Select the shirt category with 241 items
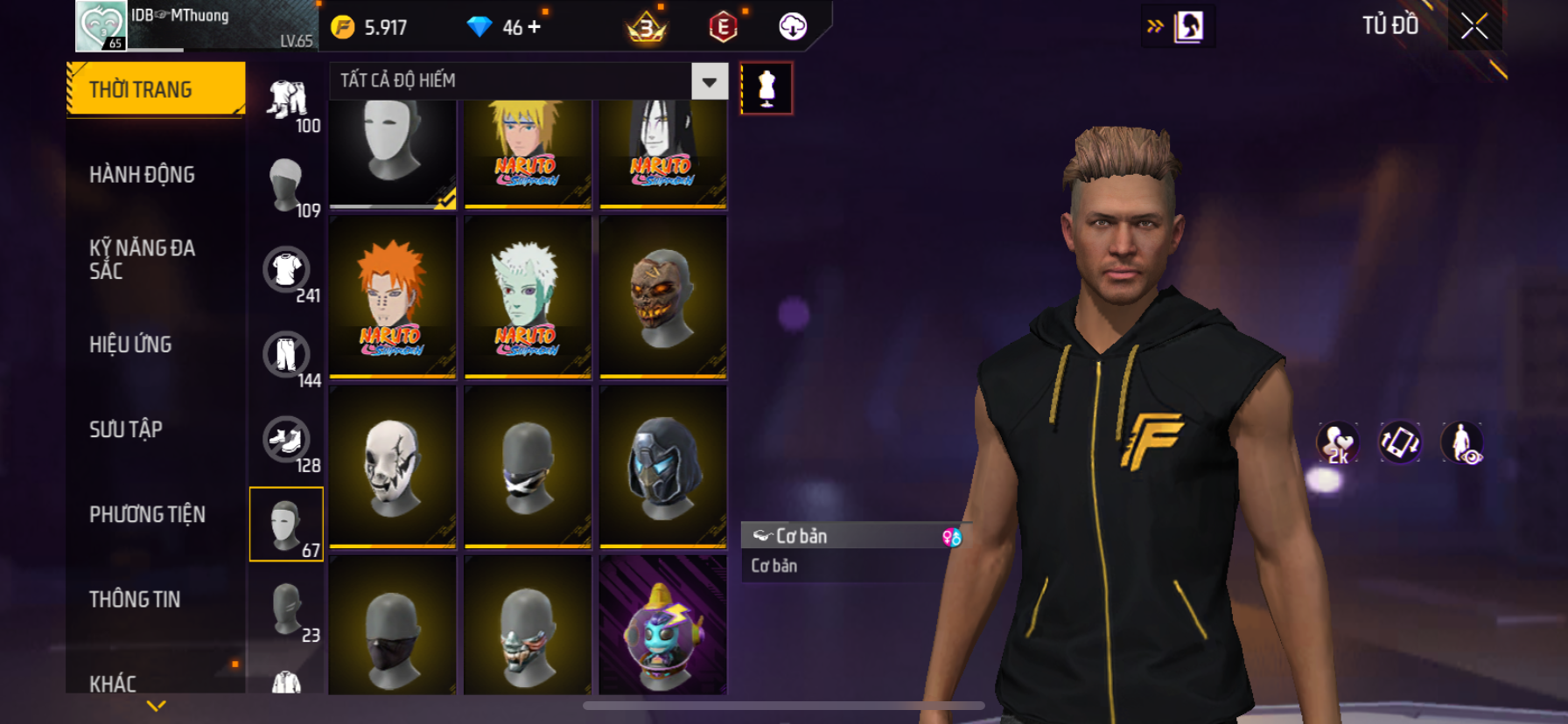This screenshot has width=1568, height=724. [287, 270]
